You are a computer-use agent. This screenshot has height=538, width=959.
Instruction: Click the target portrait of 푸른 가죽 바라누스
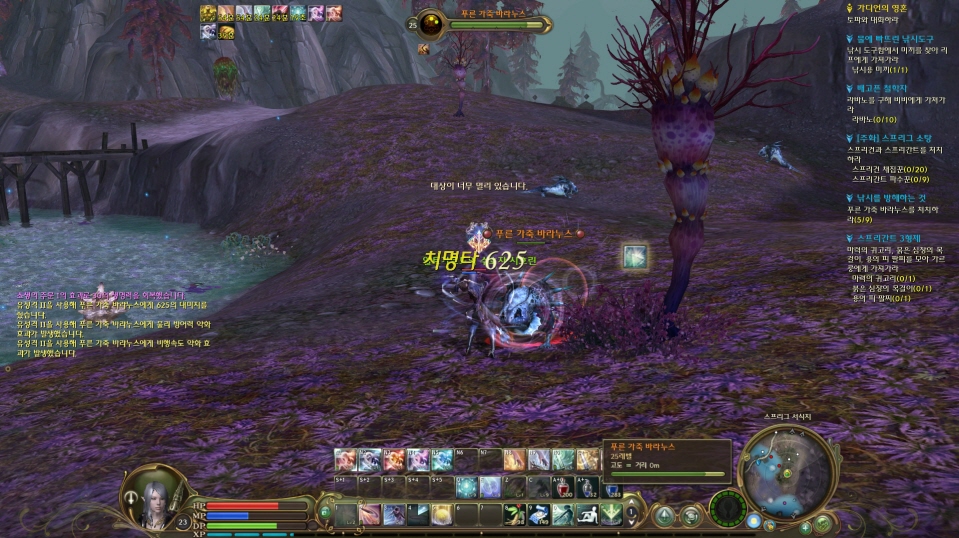(x=431, y=24)
